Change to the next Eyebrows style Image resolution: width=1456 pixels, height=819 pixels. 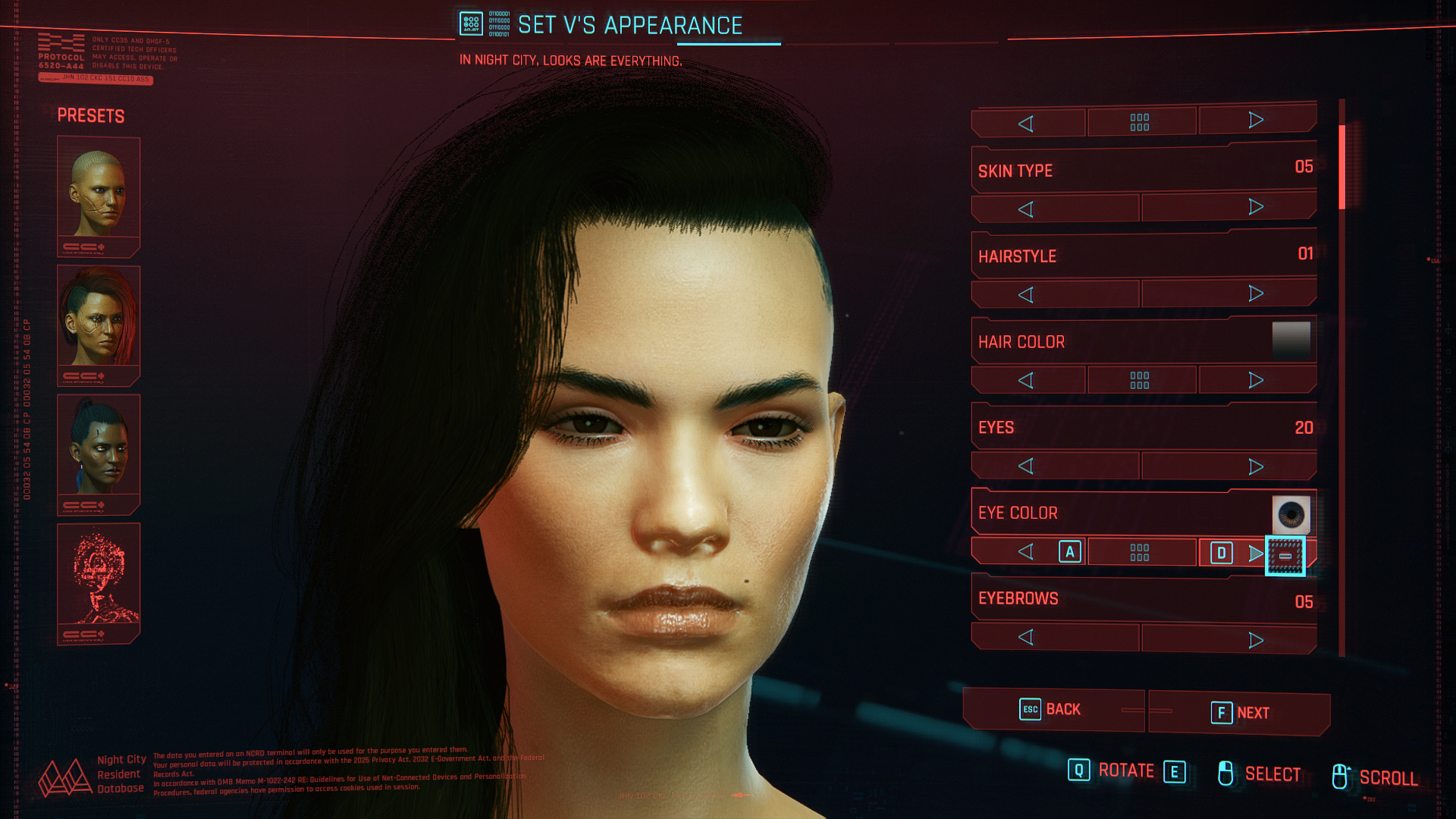(x=1256, y=640)
